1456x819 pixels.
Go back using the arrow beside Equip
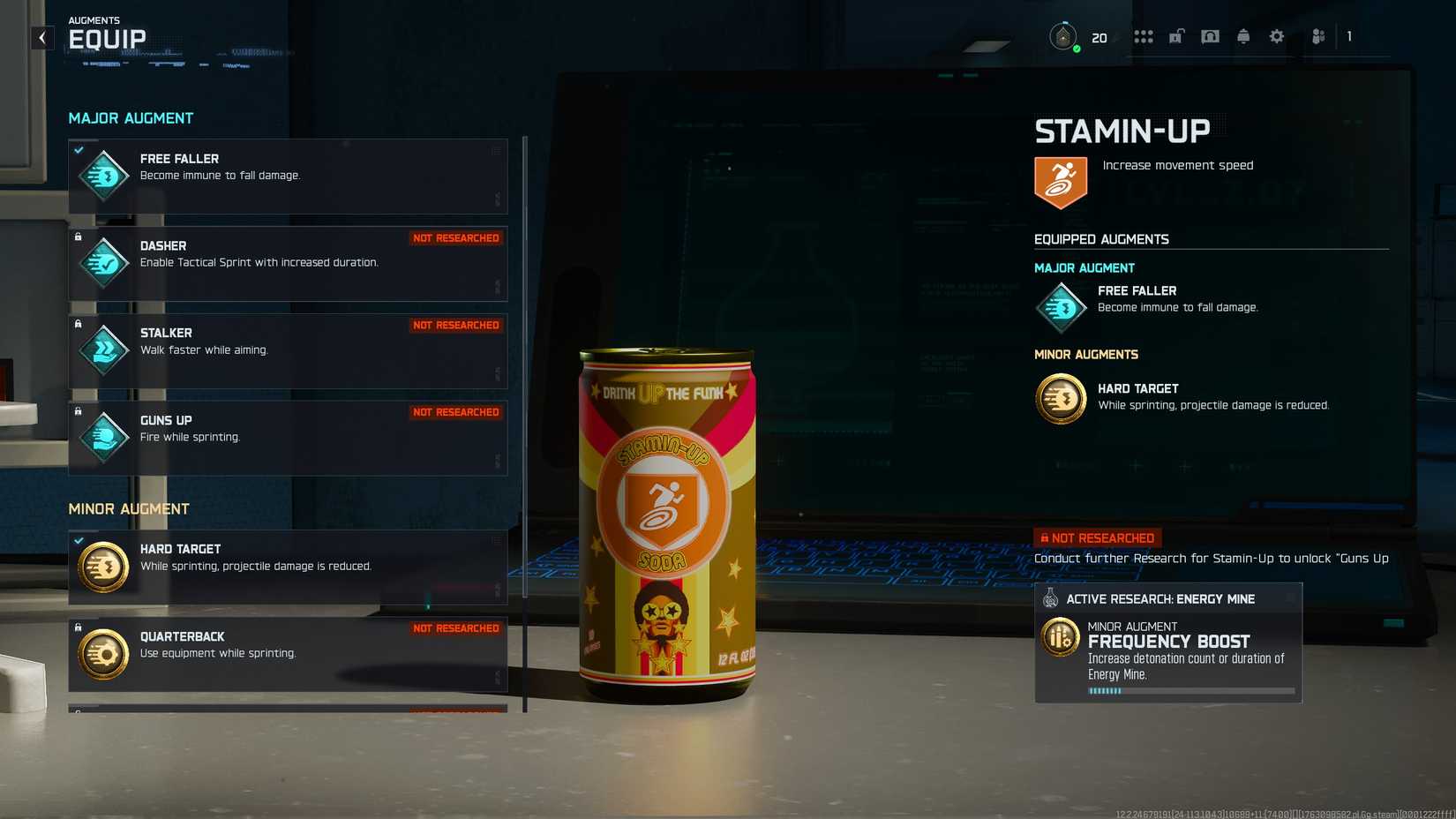click(42, 38)
